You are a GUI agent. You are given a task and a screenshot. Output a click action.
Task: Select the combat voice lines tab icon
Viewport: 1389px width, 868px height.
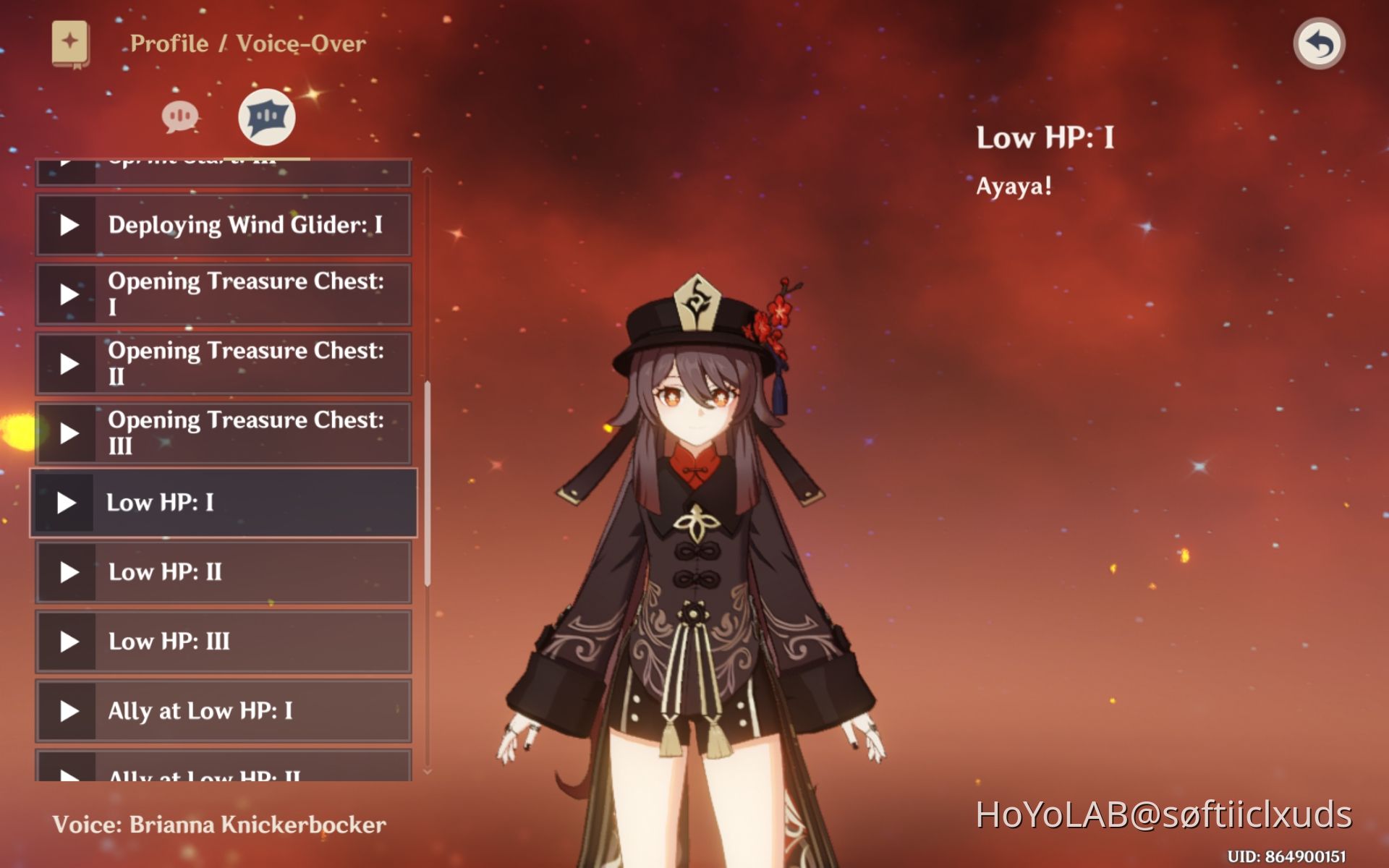point(266,117)
